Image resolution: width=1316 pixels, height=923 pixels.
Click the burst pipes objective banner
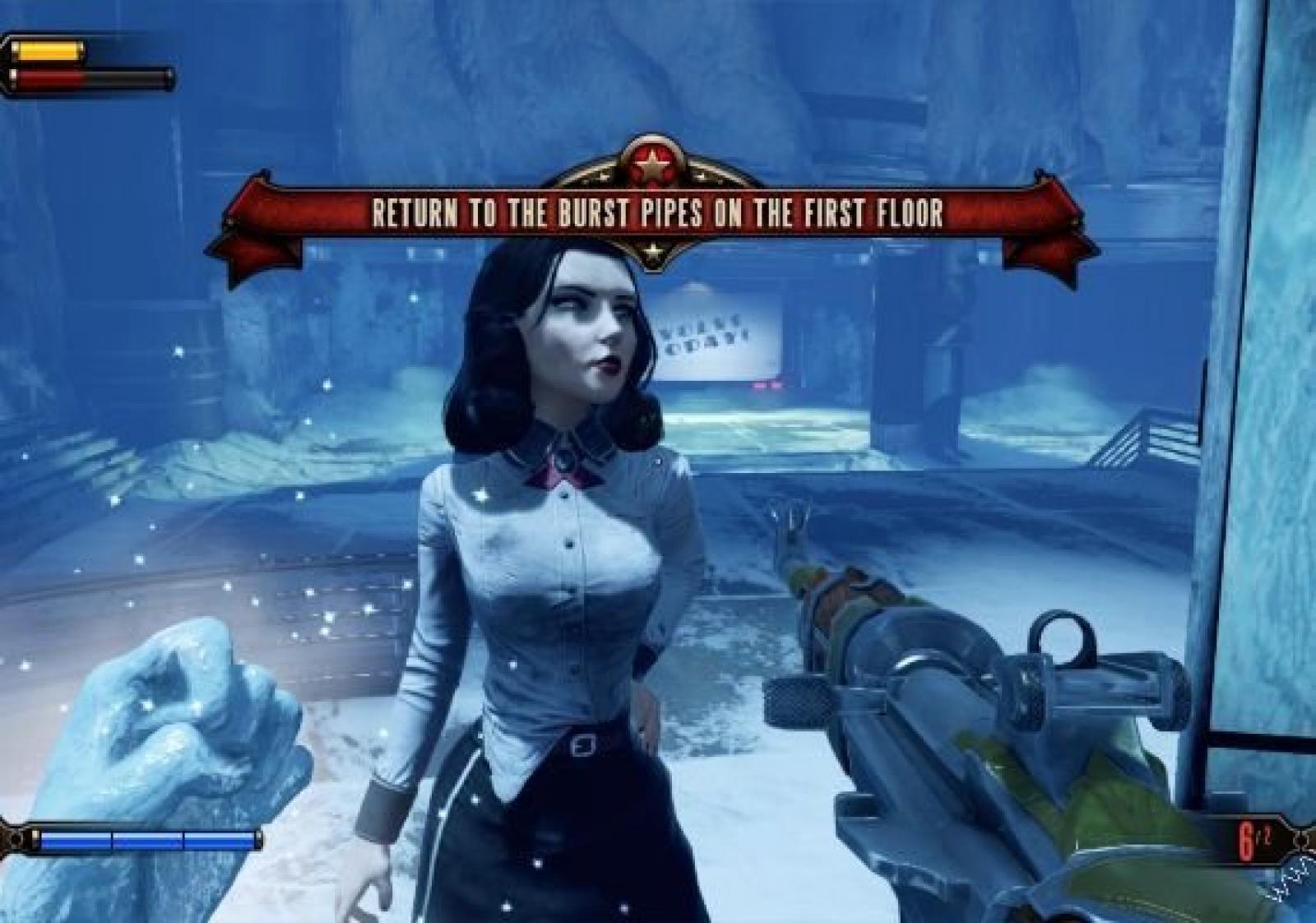tap(656, 214)
